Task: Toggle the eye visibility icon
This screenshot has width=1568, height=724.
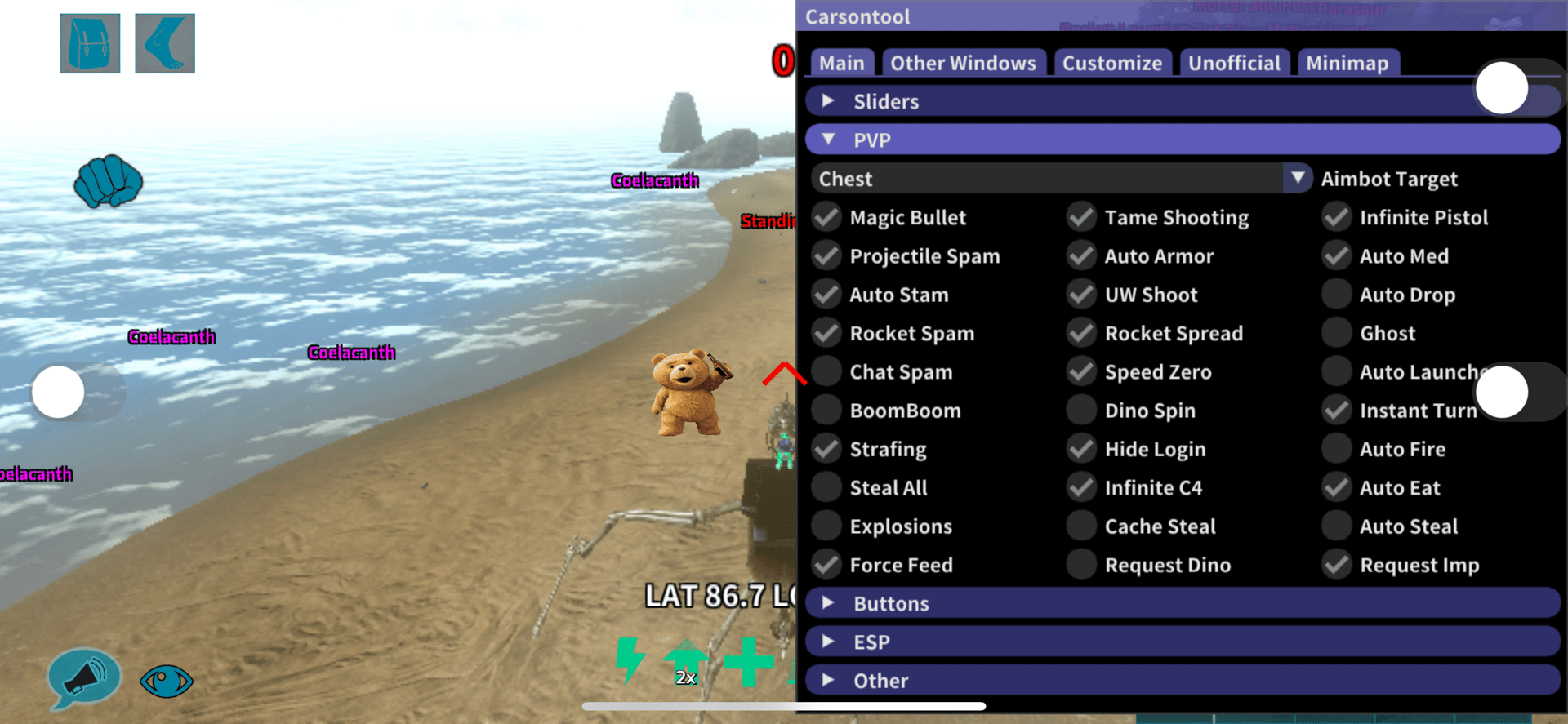Action: tap(166, 680)
